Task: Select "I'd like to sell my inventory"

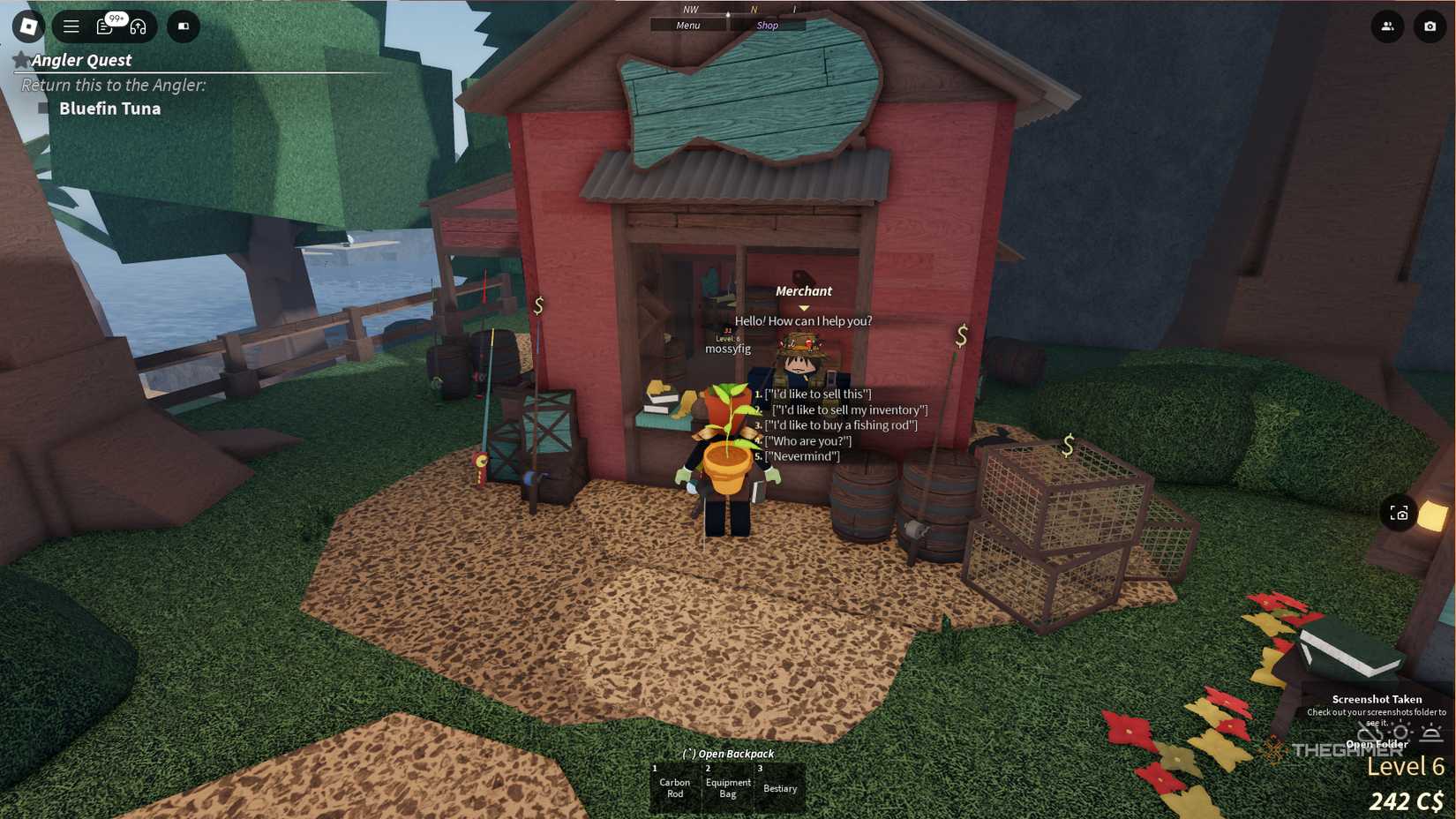Action: (x=849, y=409)
